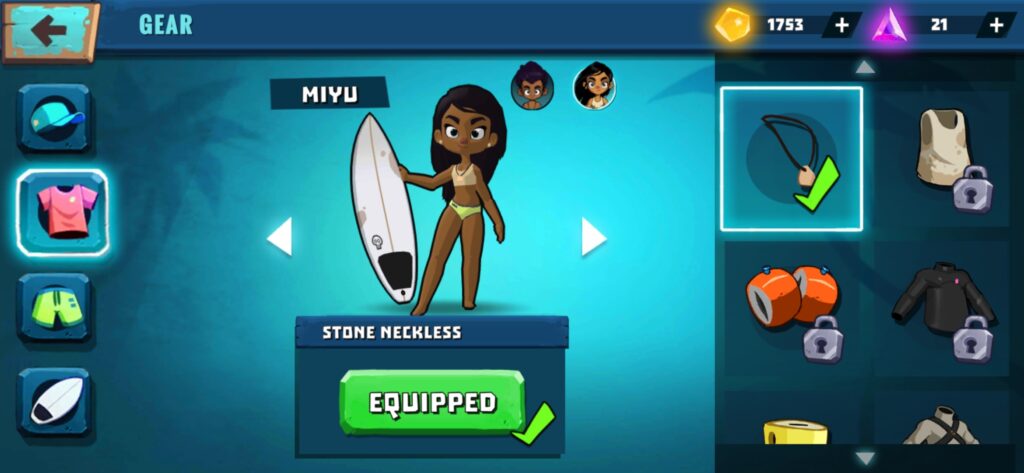Add more gold coins with plus button
The image size is (1024, 473).
coord(841,25)
